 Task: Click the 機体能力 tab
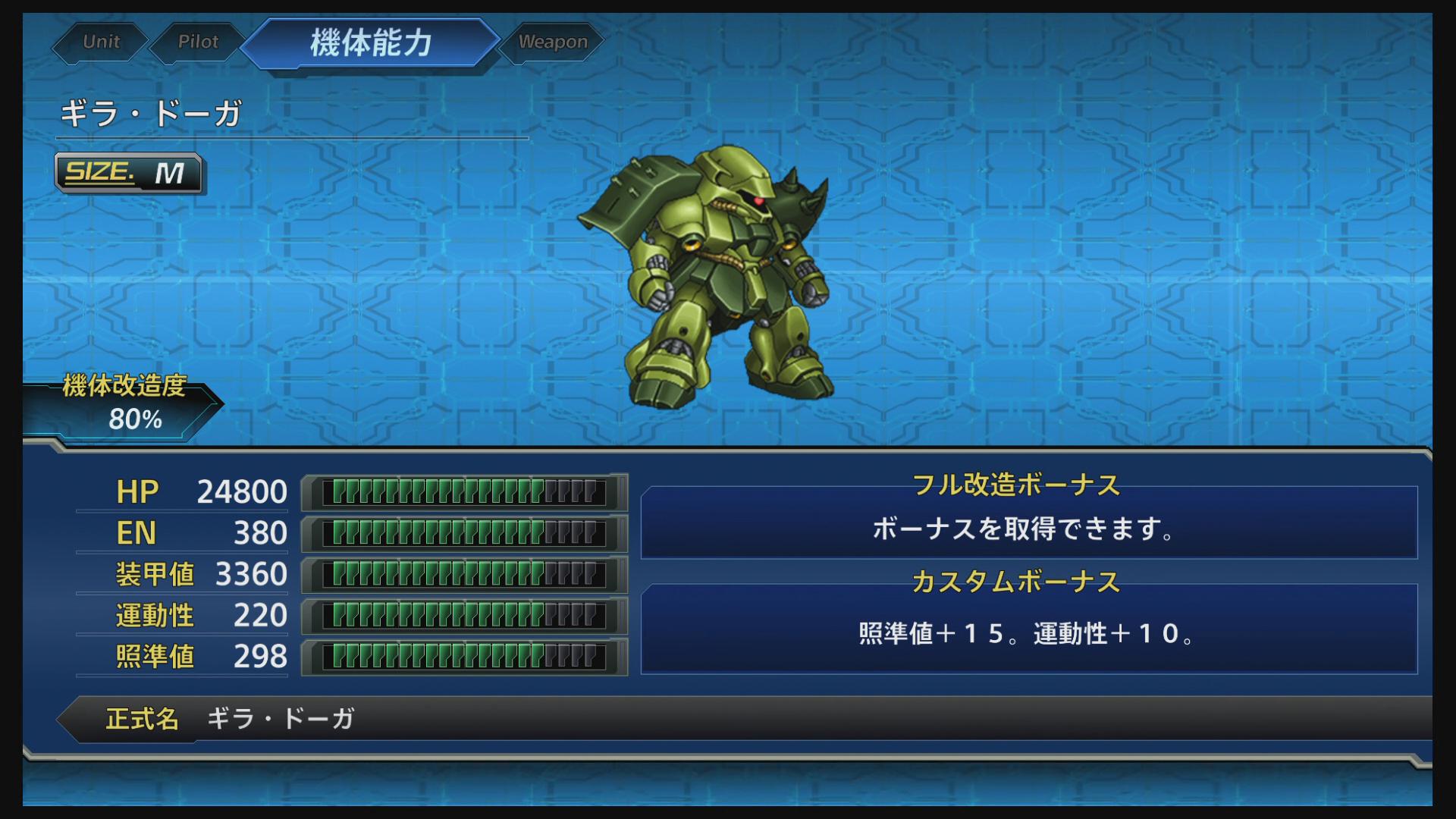point(372,42)
